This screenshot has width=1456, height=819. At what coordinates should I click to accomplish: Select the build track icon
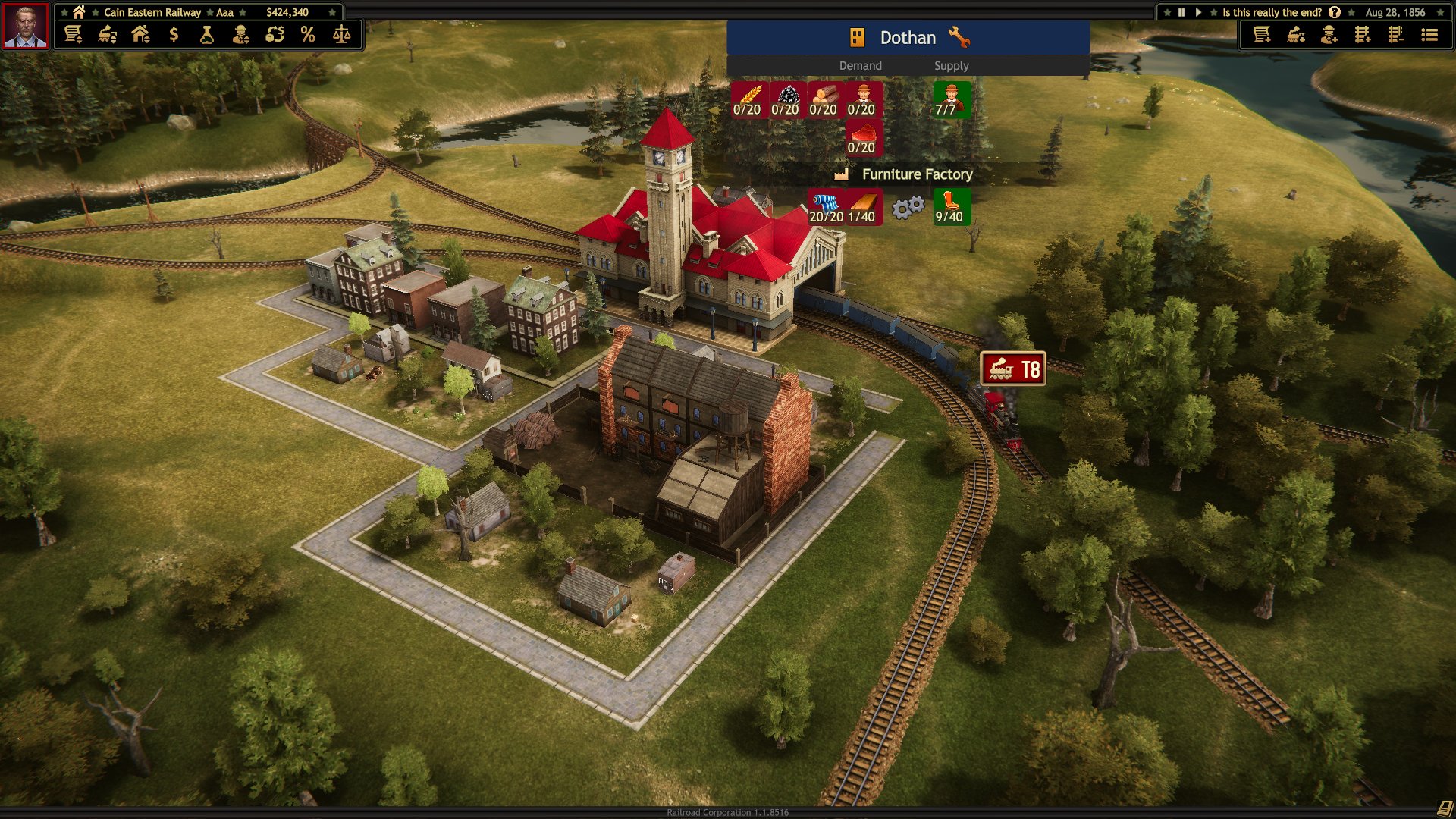click(x=1363, y=35)
